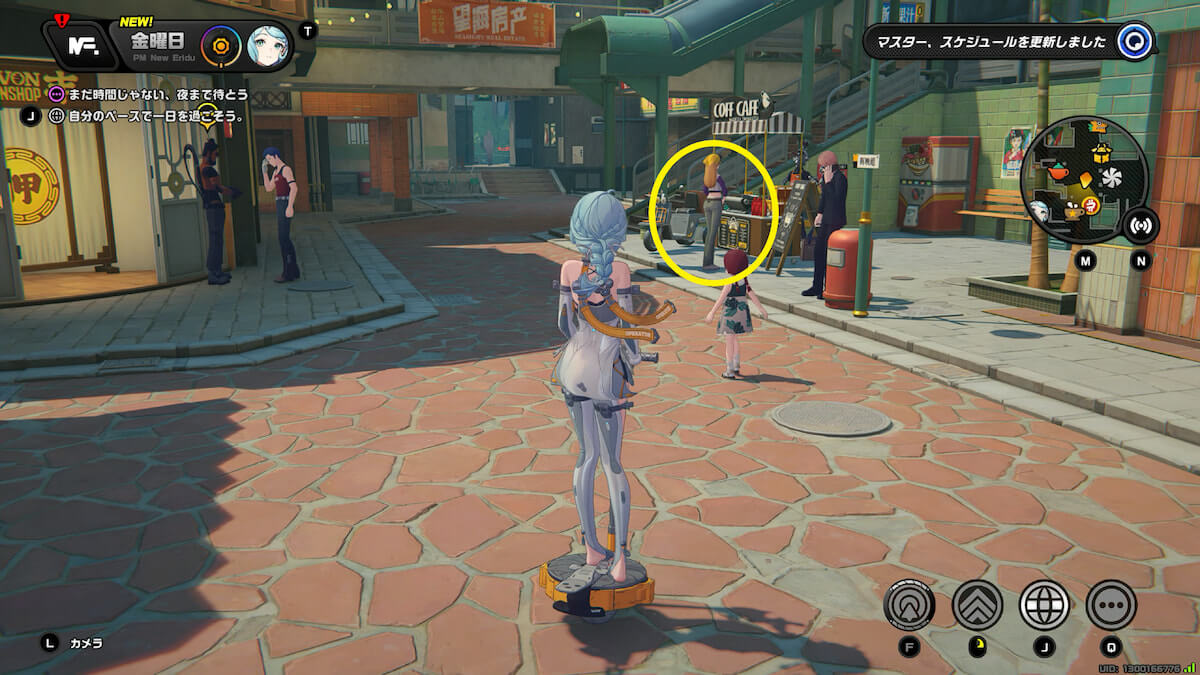
Task: Activate the triple chevron sprint button
Action: tap(977, 604)
